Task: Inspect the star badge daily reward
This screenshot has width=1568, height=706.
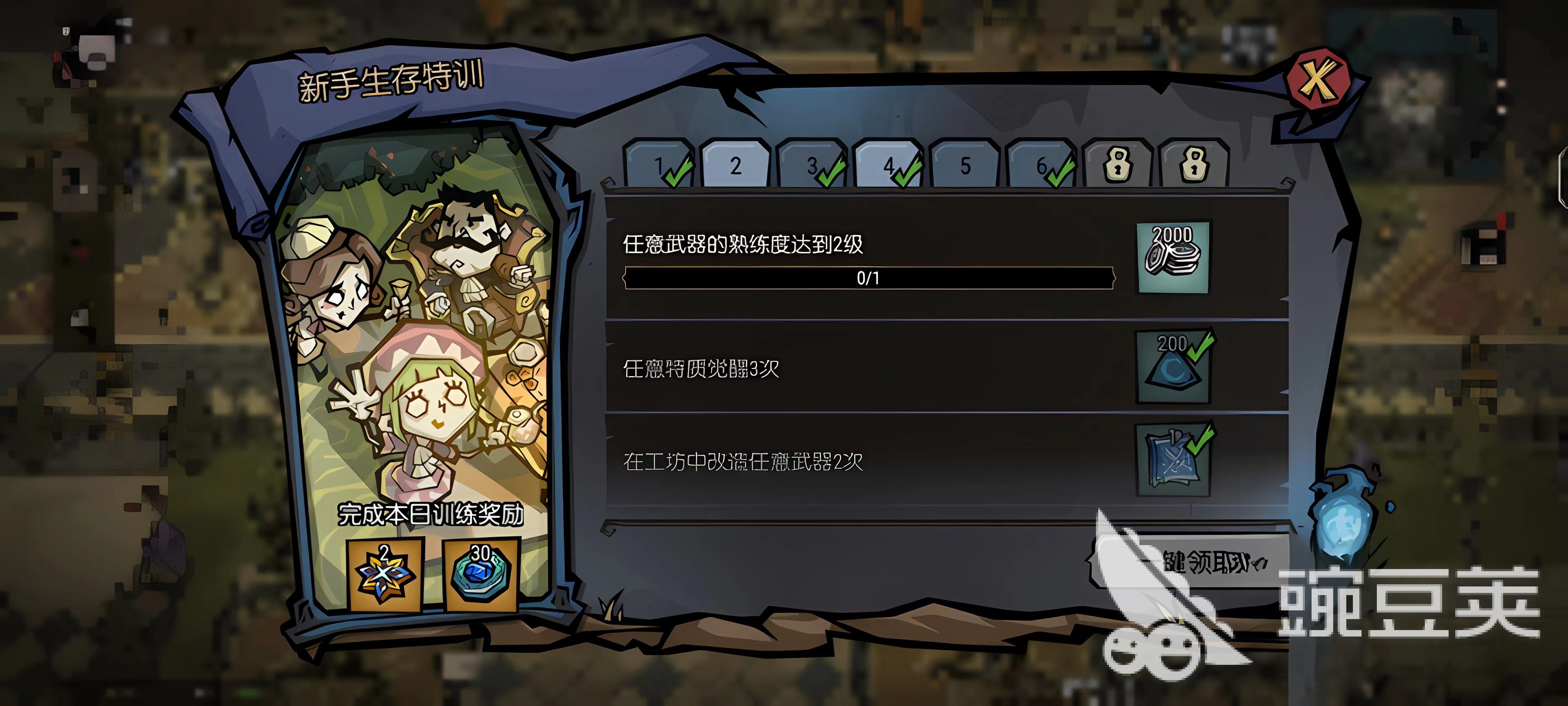Action: click(x=384, y=575)
